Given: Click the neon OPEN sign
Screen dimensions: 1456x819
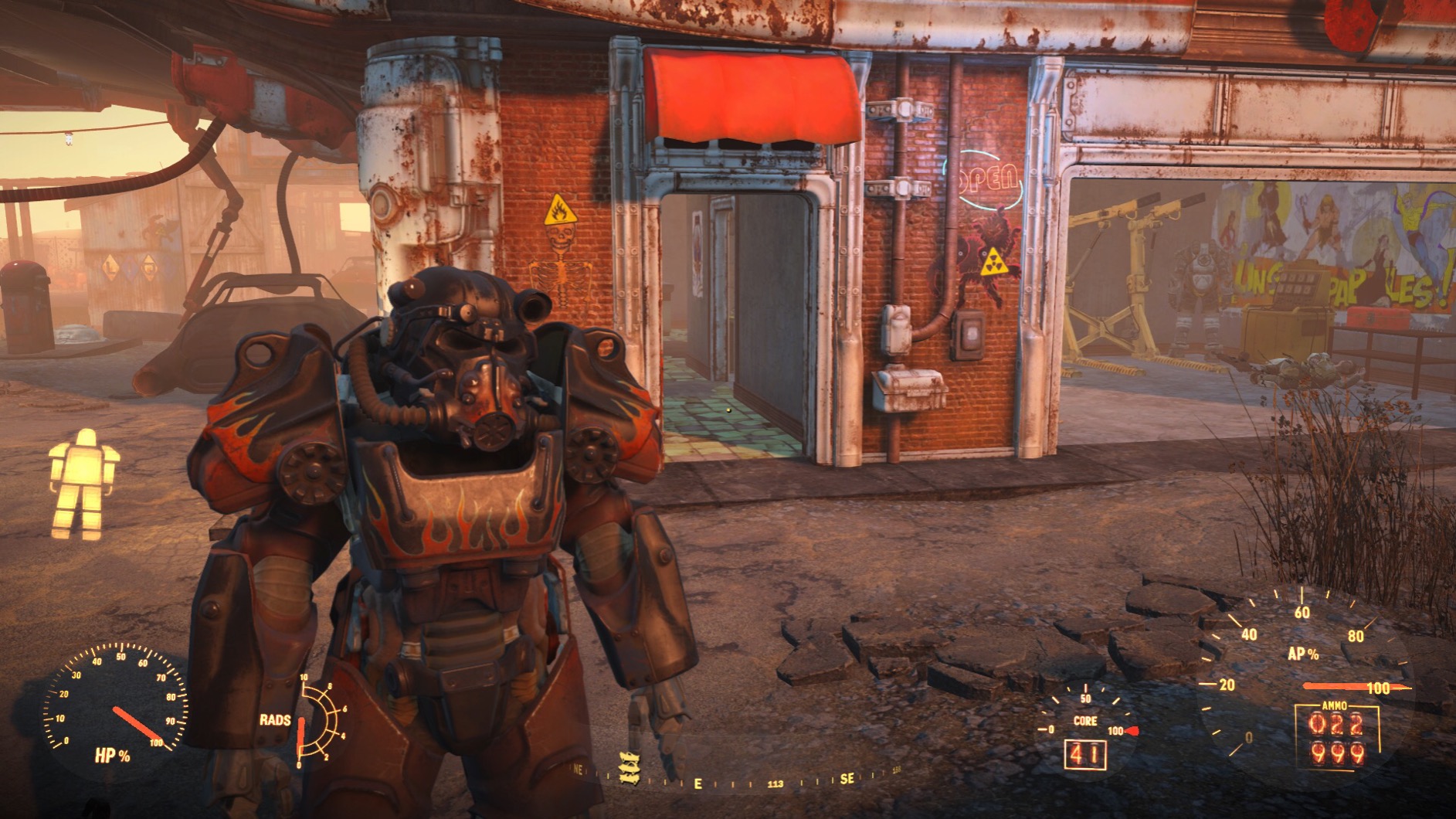Looking at the screenshot, I should 988,176.
